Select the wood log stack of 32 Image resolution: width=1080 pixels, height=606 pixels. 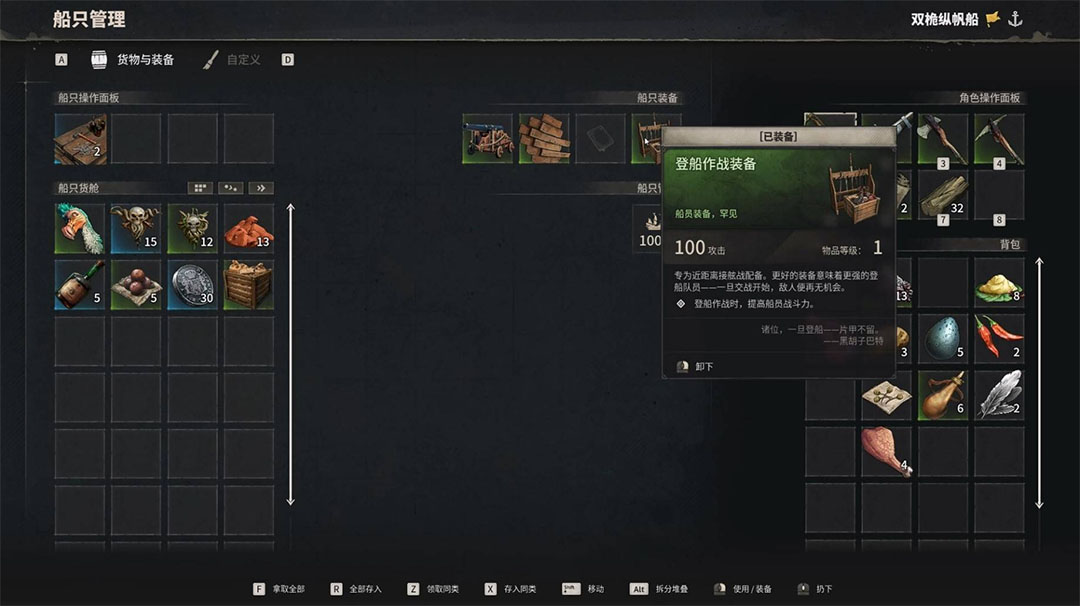point(943,195)
